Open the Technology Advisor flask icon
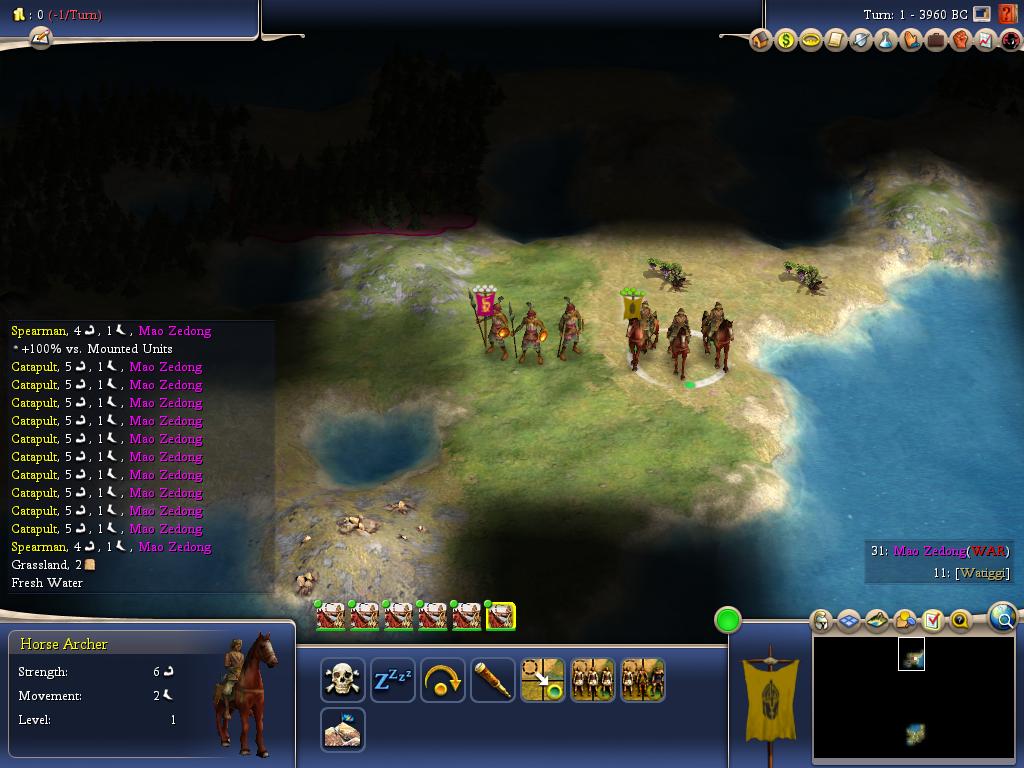The image size is (1024, 768). [886, 41]
